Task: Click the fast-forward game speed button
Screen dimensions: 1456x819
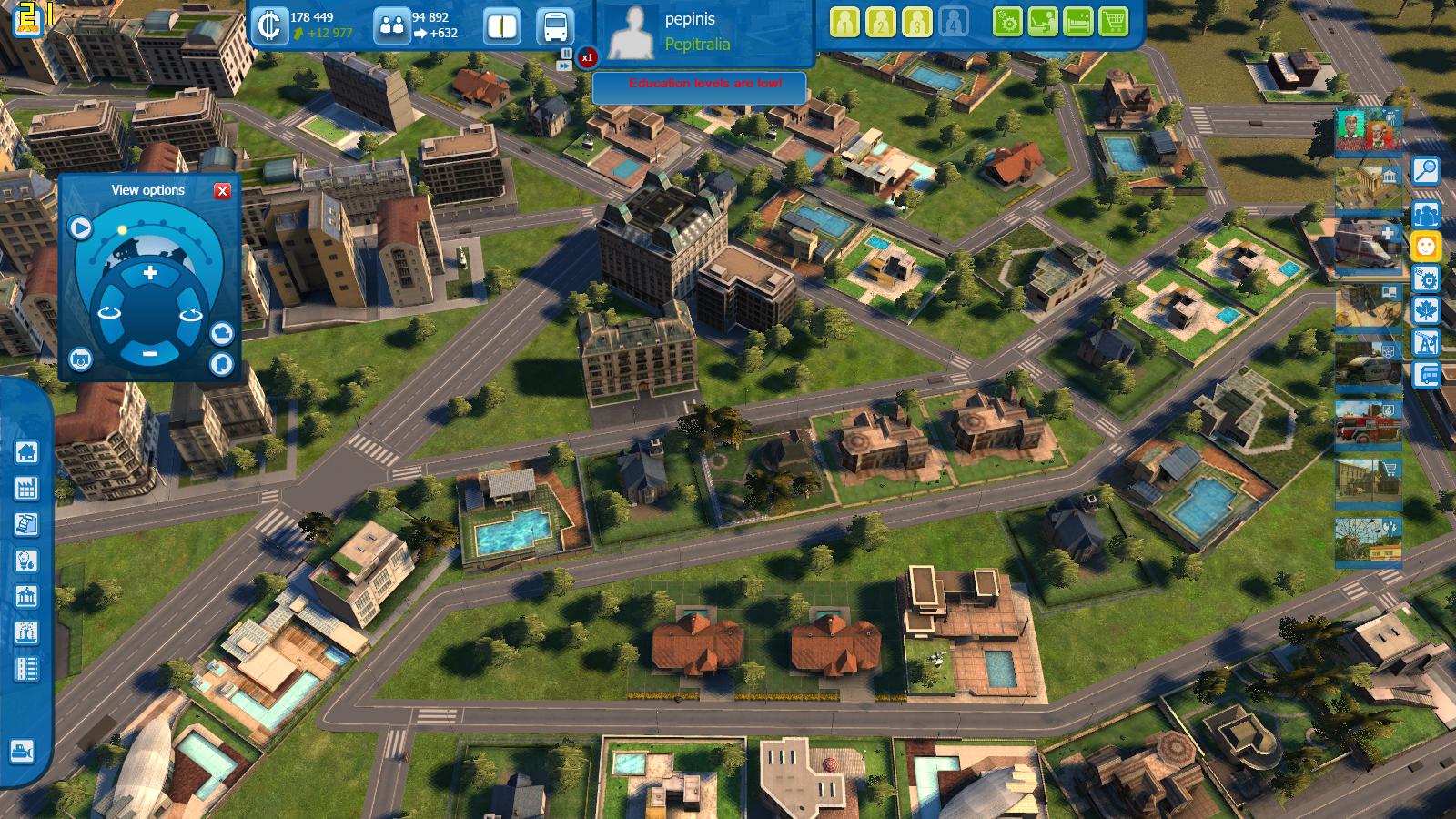Action: [x=565, y=66]
